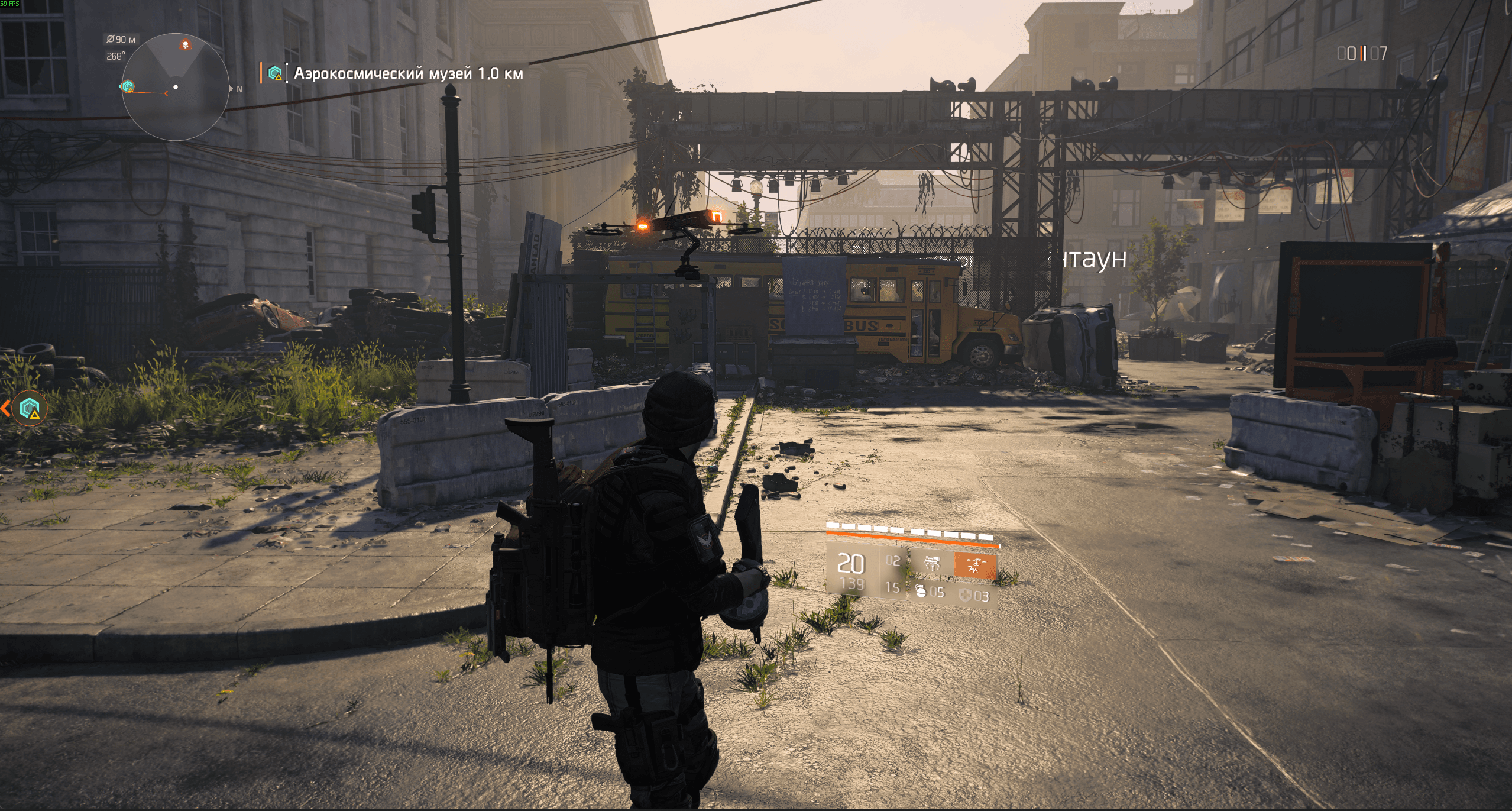
Task: Expand the minimap by clicking its compass ring
Action: point(175,34)
